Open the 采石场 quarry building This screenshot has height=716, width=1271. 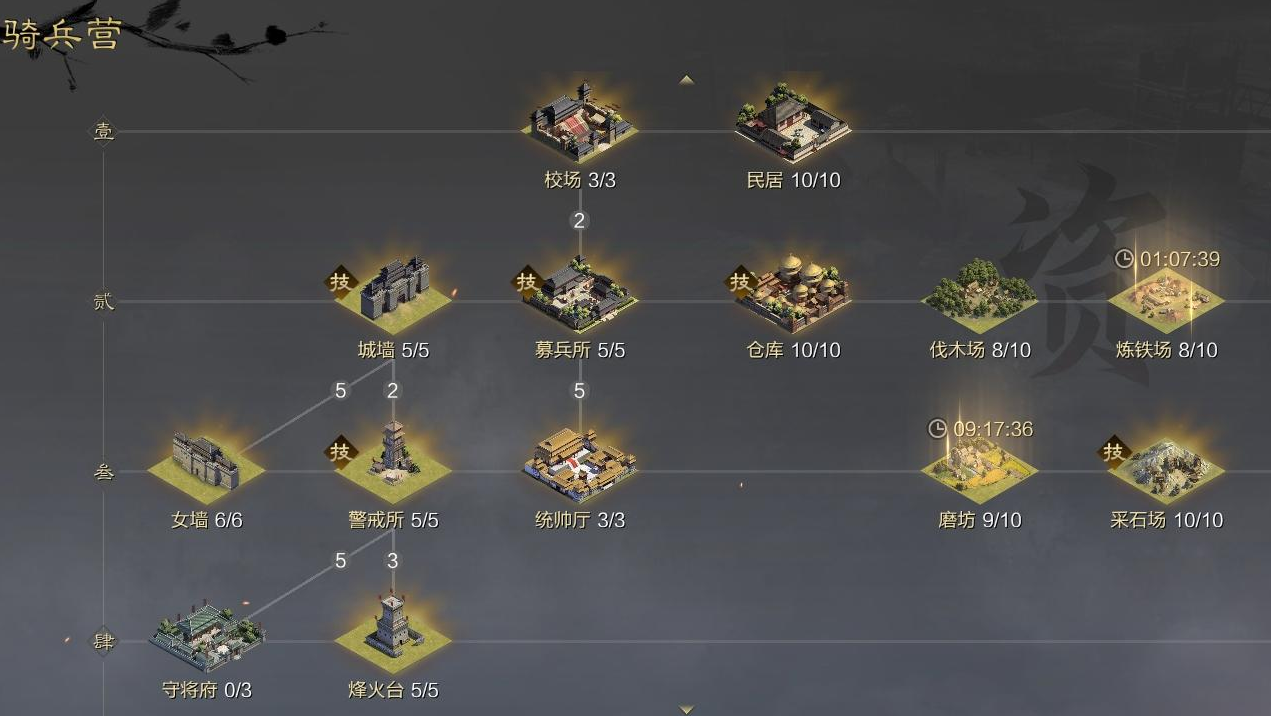1166,466
